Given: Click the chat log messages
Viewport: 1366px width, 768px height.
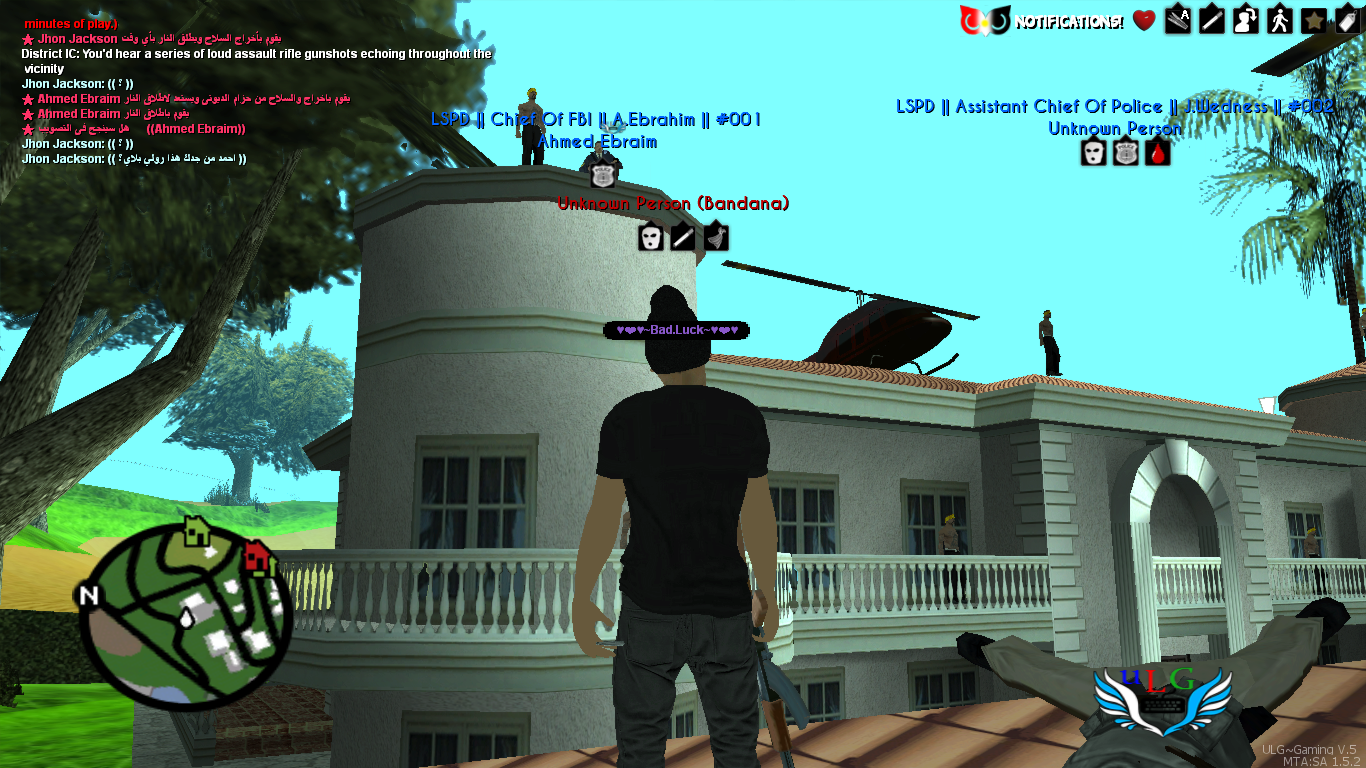Looking at the screenshot, I should coord(250,90).
